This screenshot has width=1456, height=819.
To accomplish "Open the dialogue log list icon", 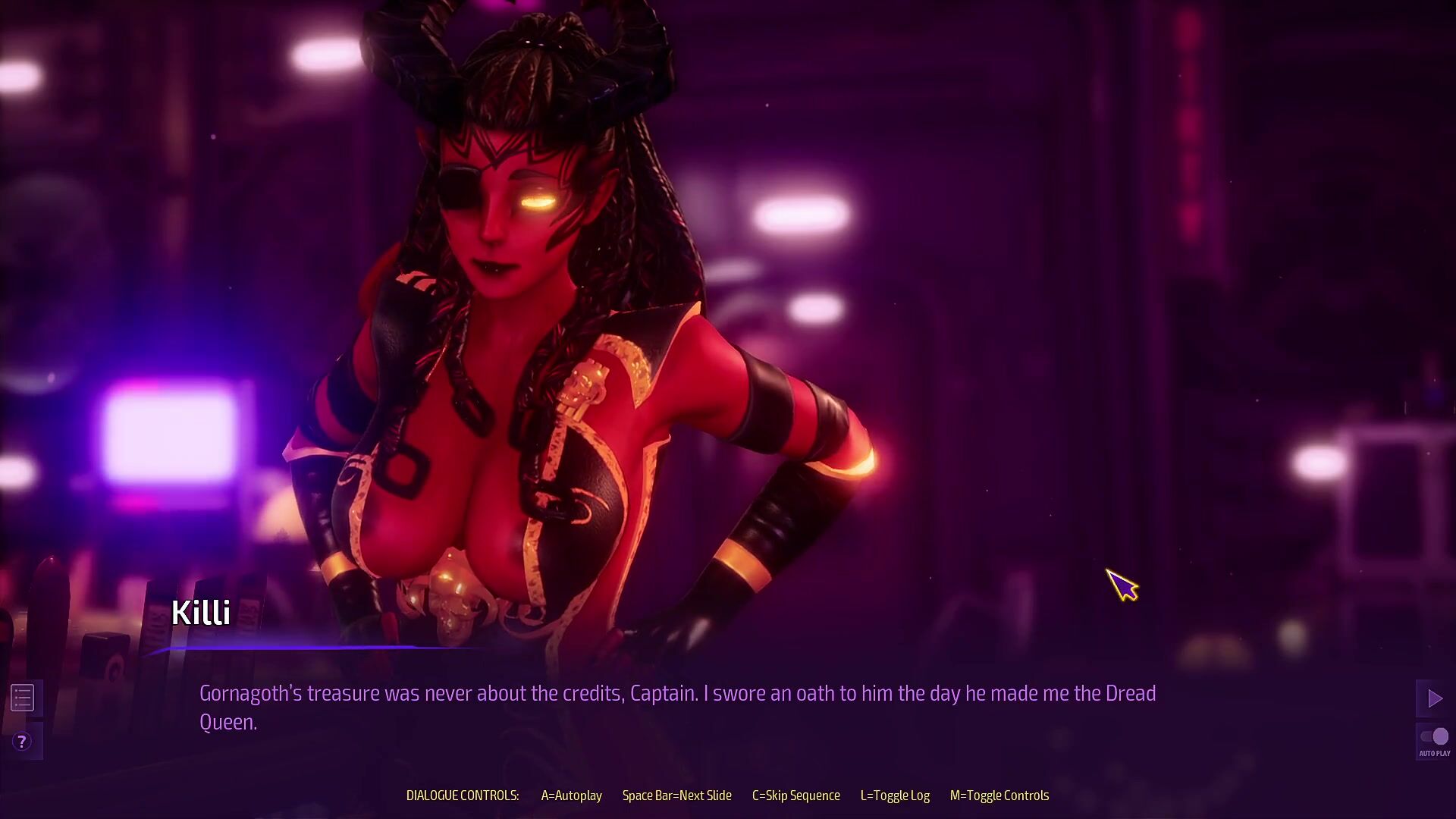I will point(22,698).
